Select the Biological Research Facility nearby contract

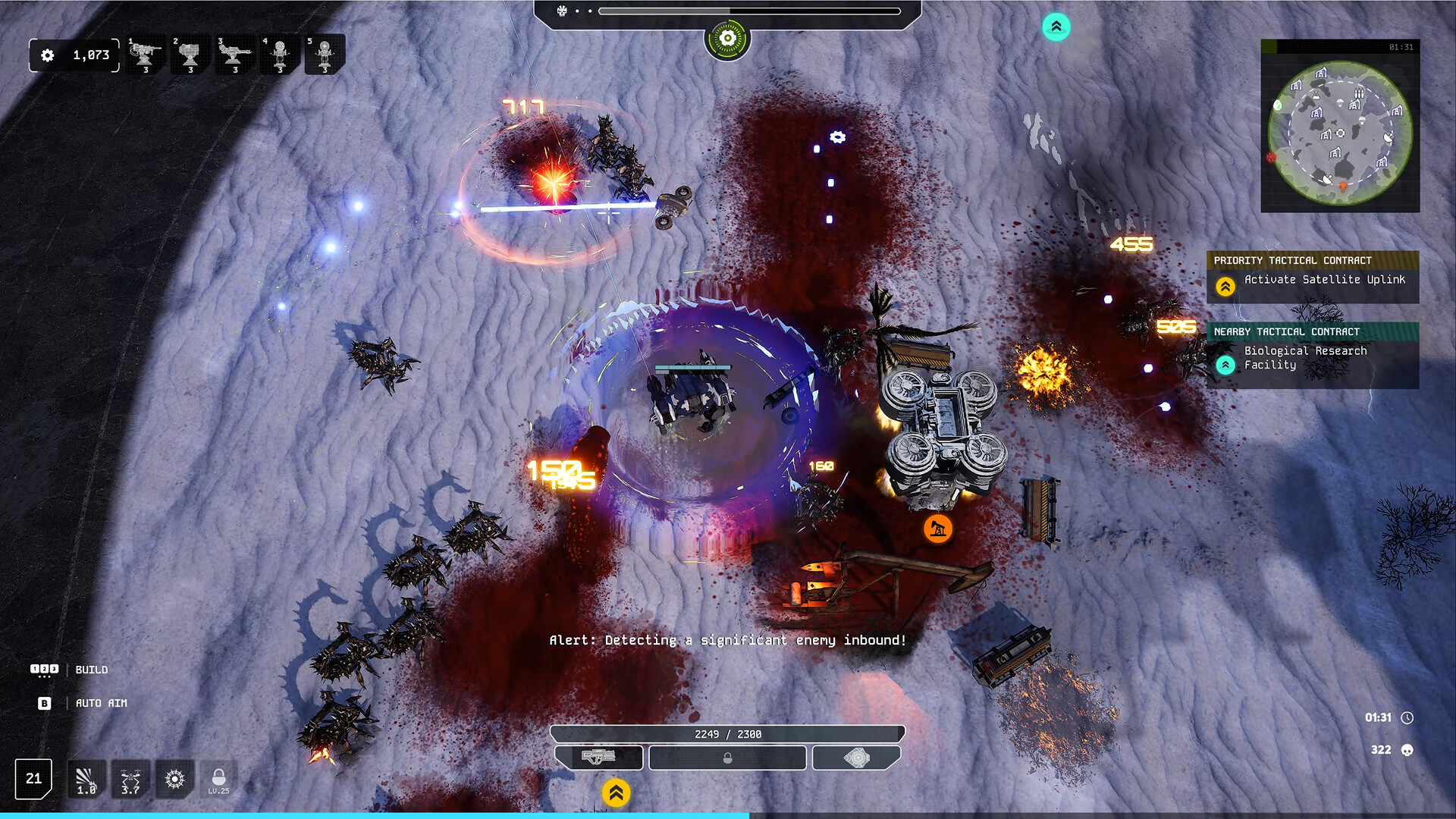1313,357
